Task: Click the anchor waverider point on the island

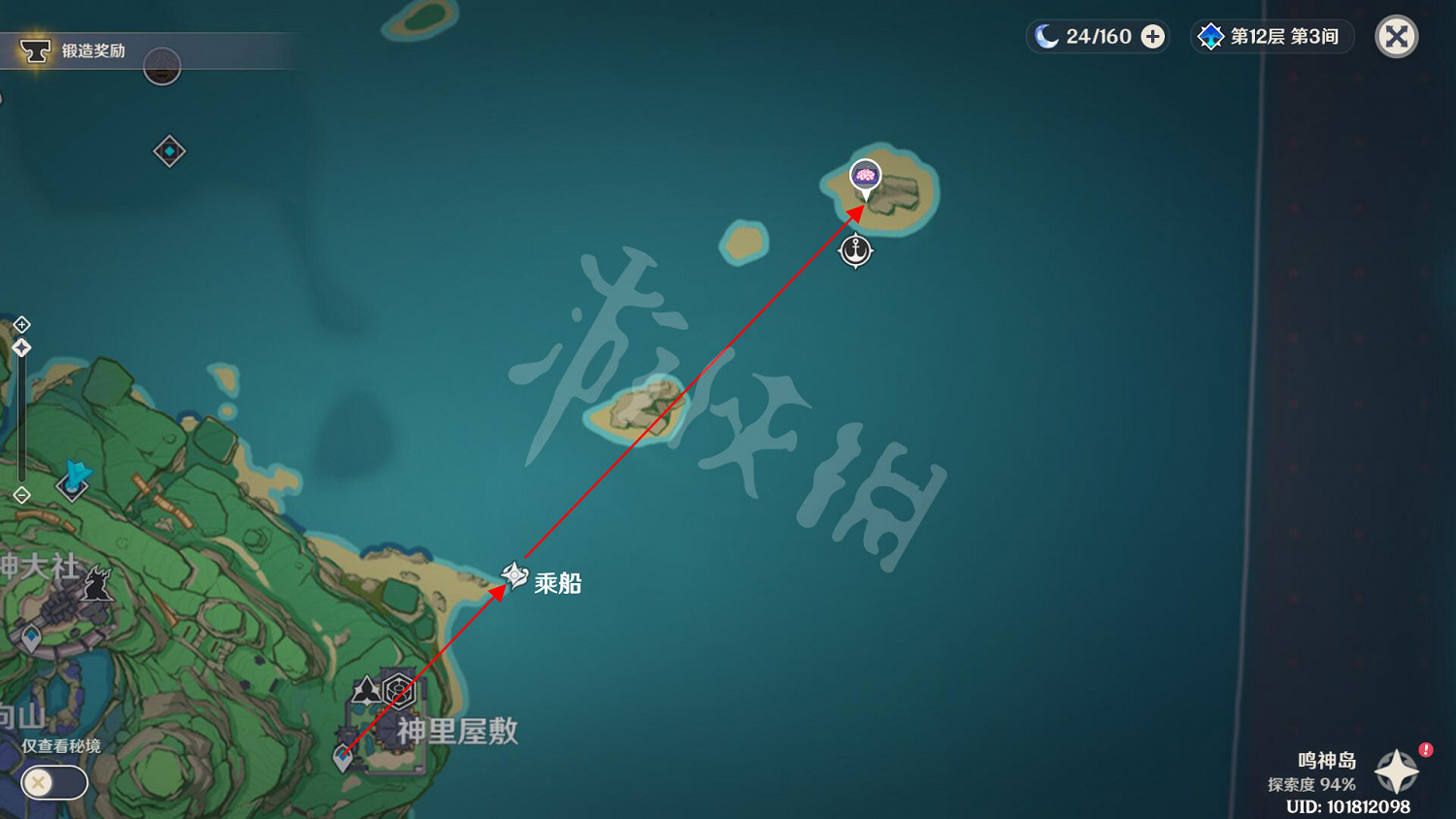Action: tap(855, 251)
